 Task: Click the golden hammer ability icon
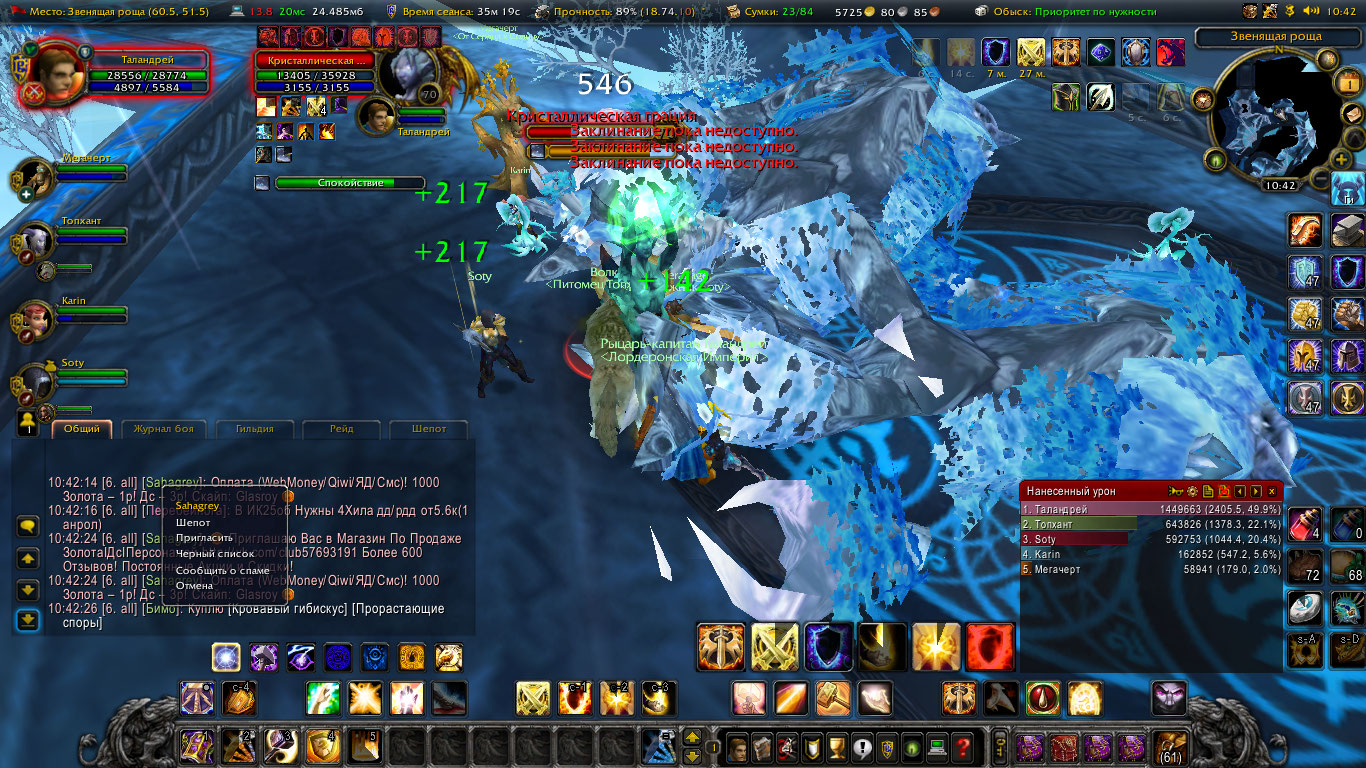click(833, 697)
